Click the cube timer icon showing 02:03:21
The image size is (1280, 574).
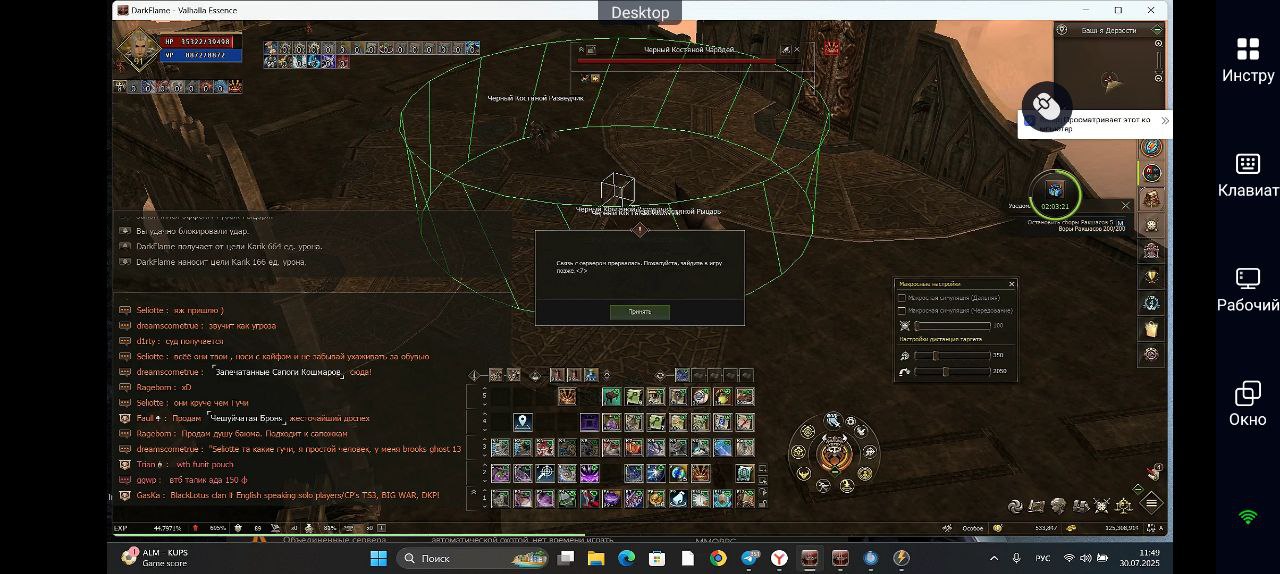pyautogui.click(x=1054, y=191)
